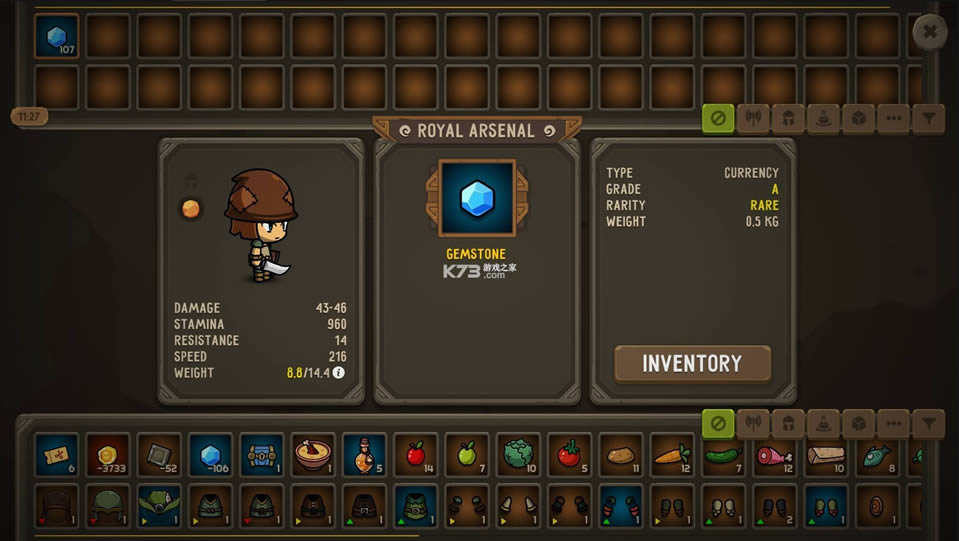Open the Inventory button
This screenshot has width=959, height=541.
[x=692, y=364]
